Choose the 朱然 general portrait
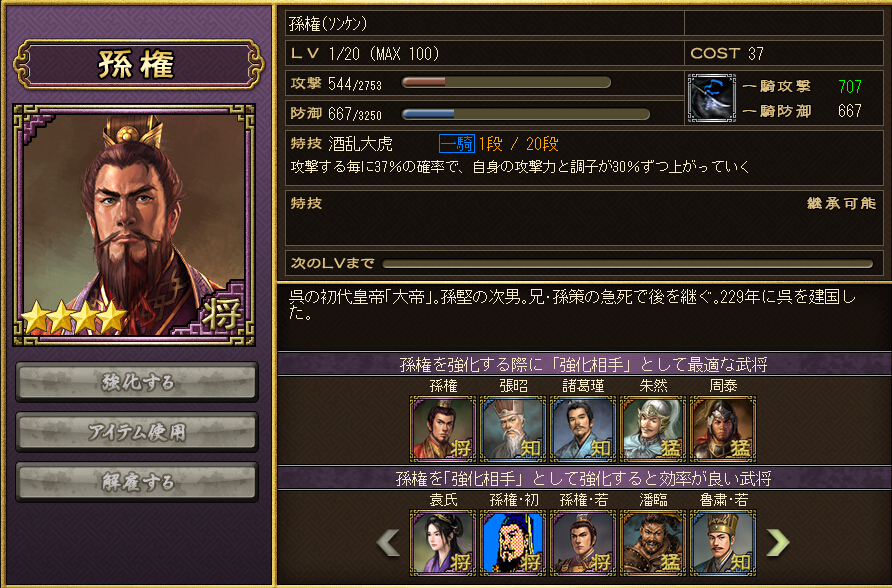The image size is (892, 588). click(x=653, y=429)
